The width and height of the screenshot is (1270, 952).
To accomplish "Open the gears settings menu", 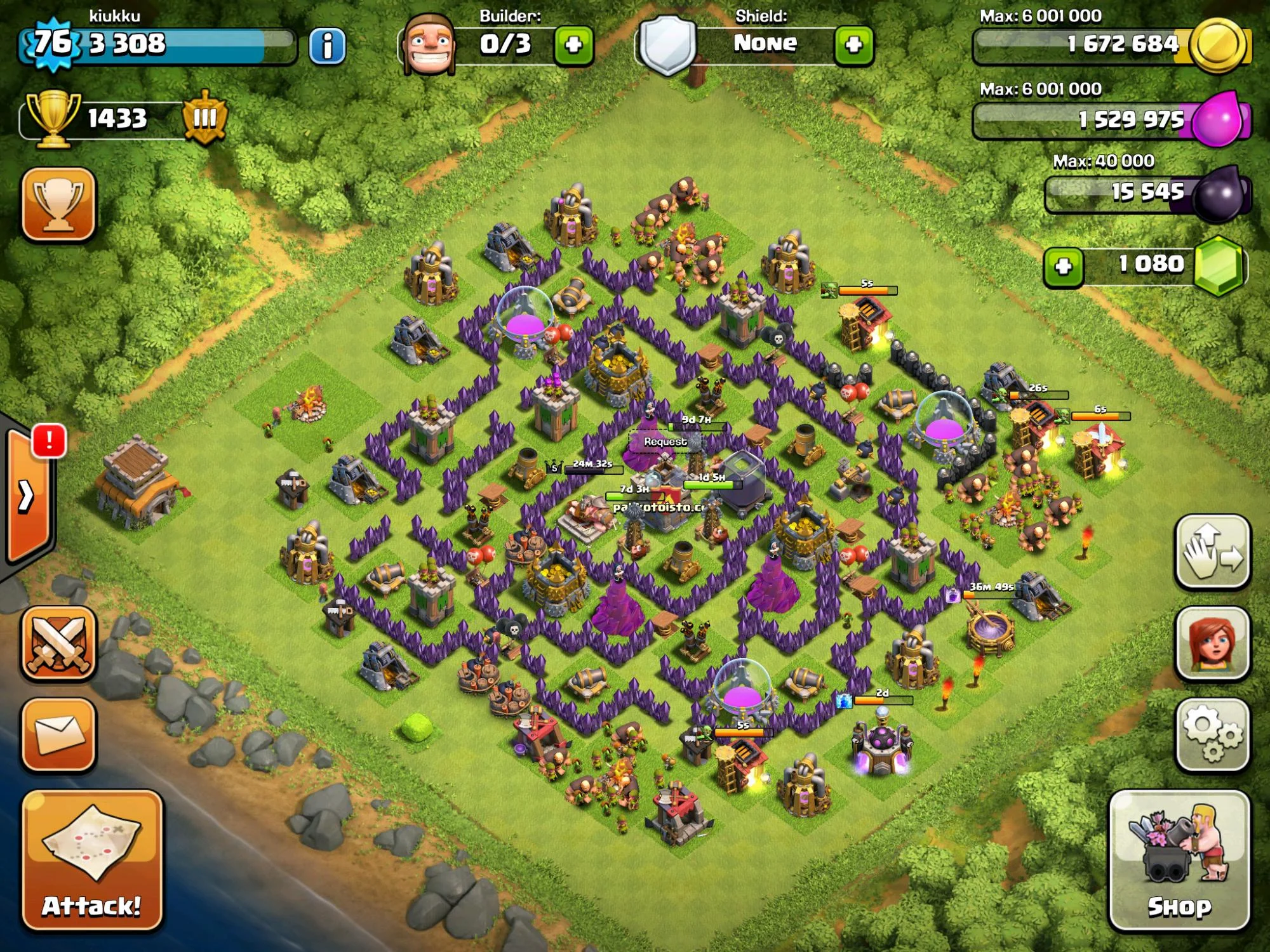I will (x=1213, y=734).
